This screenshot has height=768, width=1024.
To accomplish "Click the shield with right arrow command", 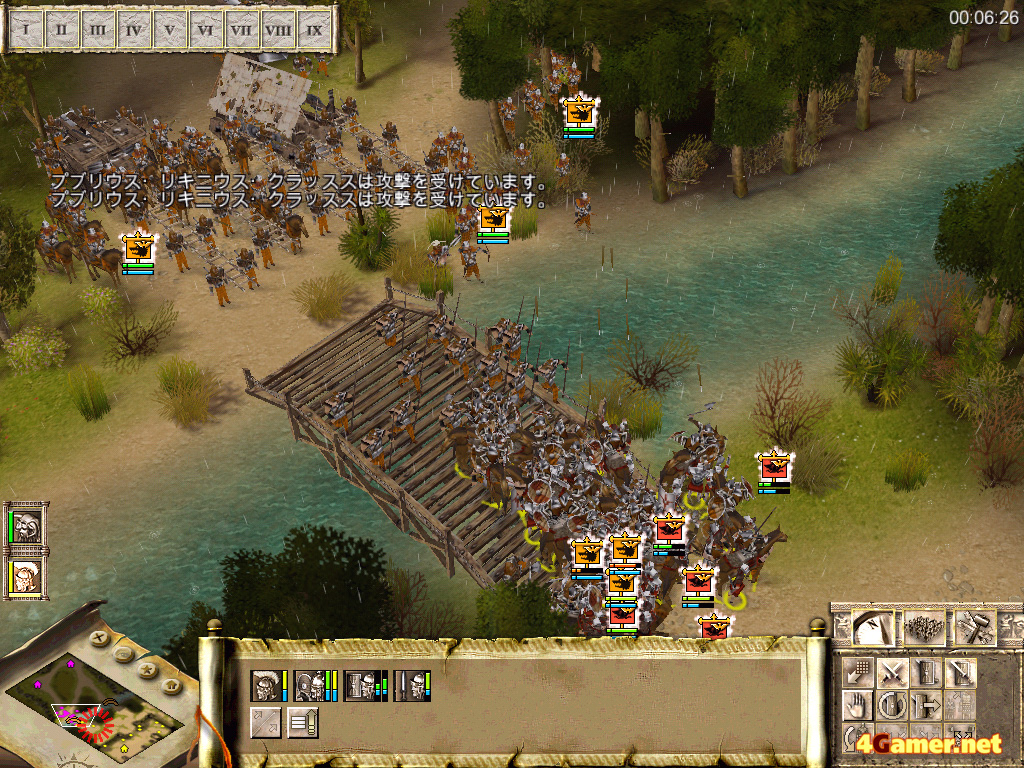I will (926, 706).
